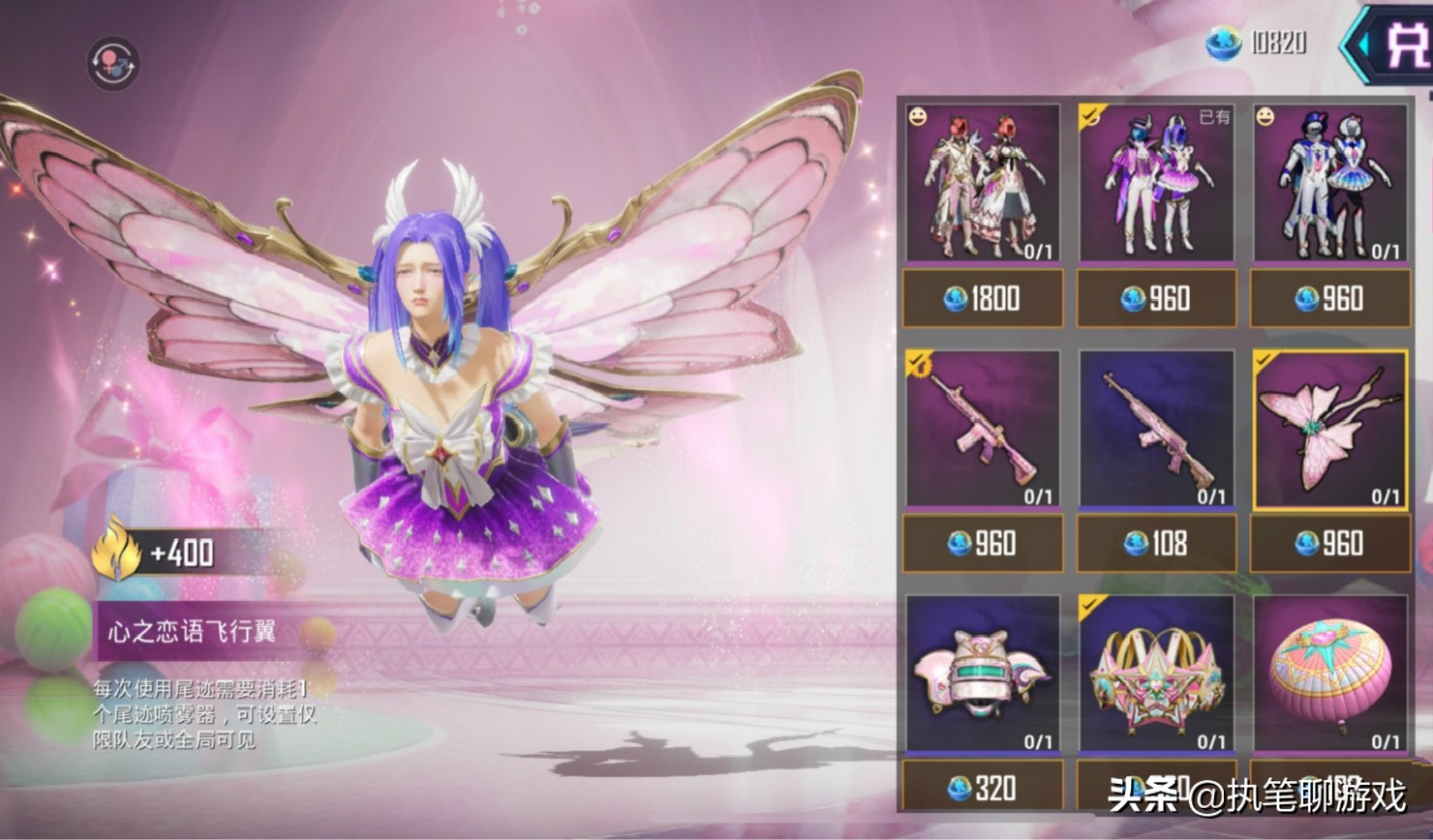Select the blue and white outfit set
Screen dimensions: 1433x840
click(1330, 184)
